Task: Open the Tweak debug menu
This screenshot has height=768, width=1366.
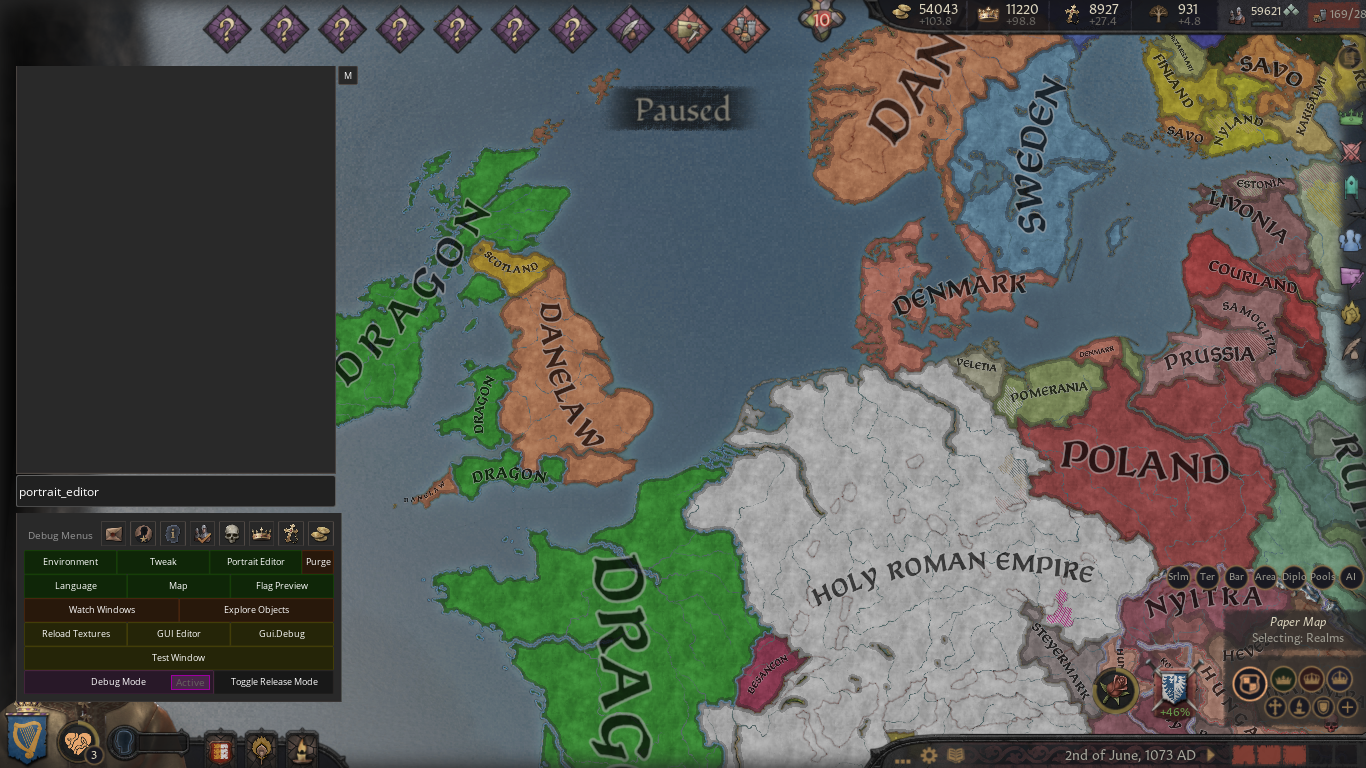Action: coord(162,561)
